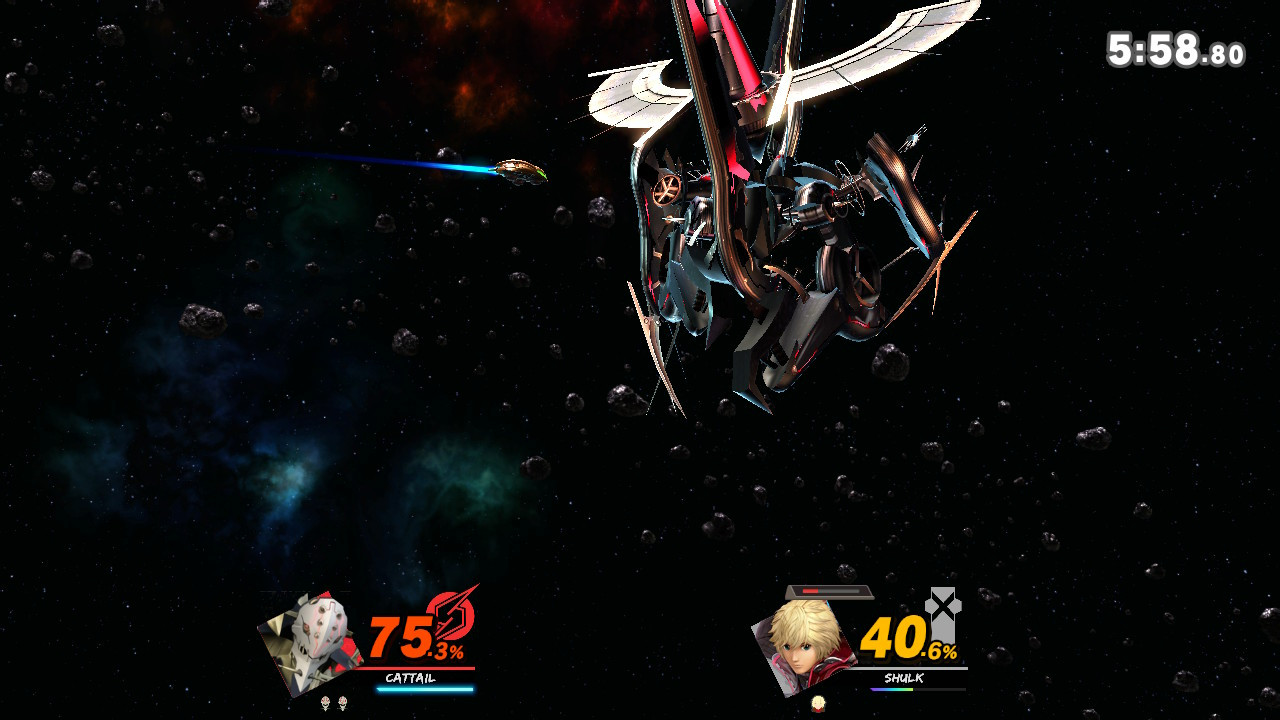
Task: Toggle Shulk's rainbow Final Smash meter
Action: (x=892, y=689)
